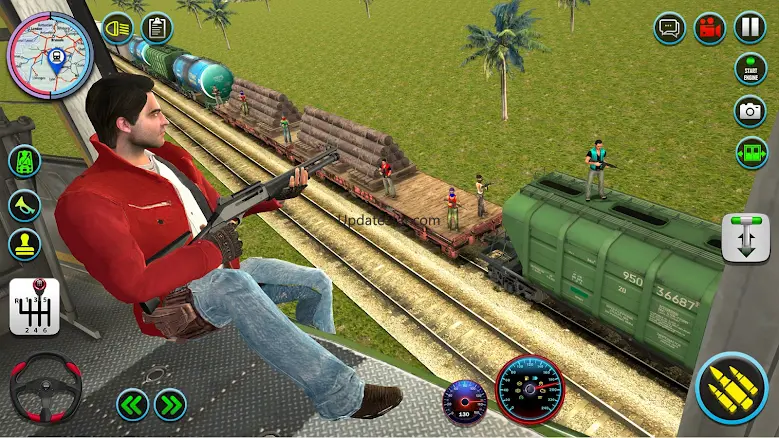Open the chat messages button
The width and height of the screenshot is (779, 438).
669,28
